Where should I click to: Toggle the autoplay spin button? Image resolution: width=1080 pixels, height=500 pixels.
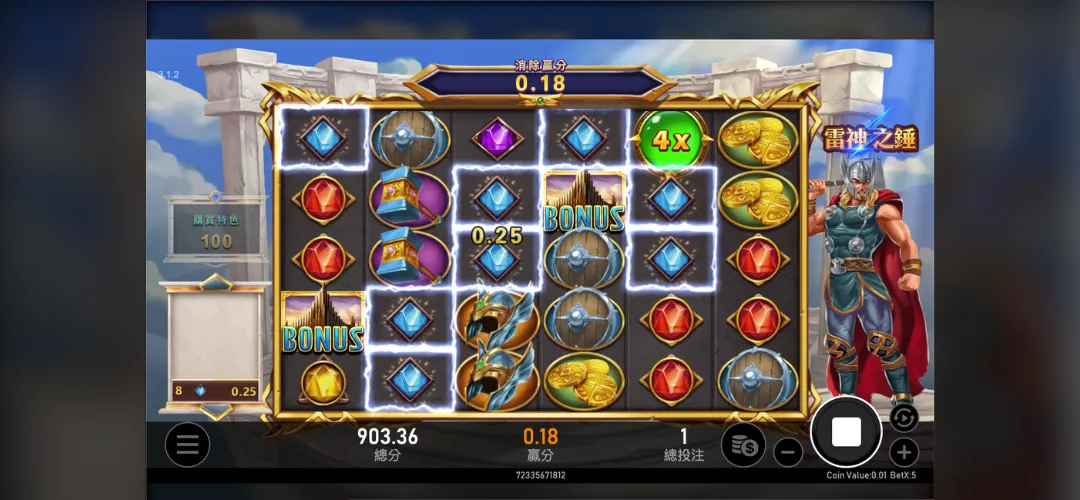pos(903,417)
